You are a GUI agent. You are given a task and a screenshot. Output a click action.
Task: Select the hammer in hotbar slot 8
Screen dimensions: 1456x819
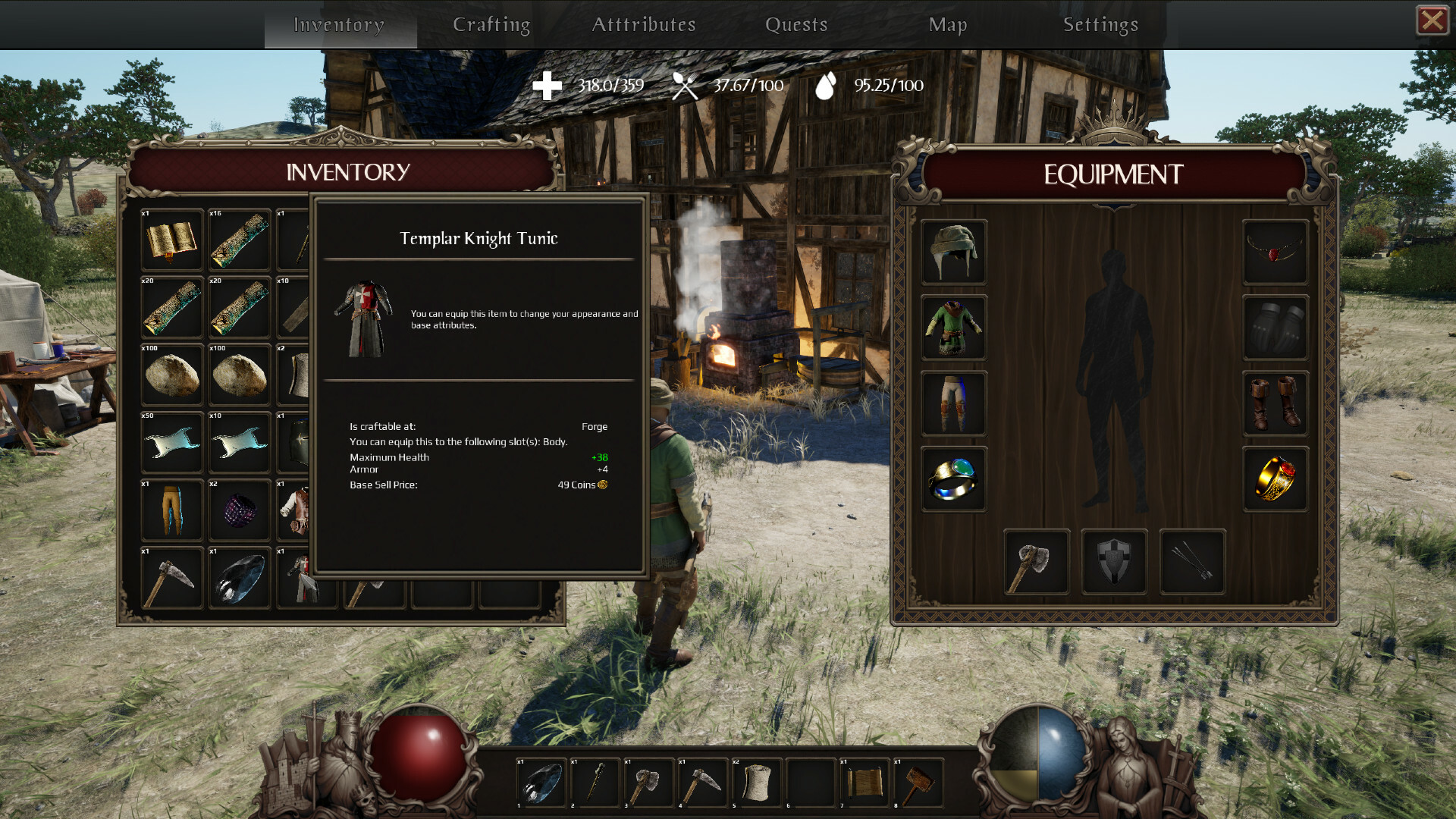(920, 782)
